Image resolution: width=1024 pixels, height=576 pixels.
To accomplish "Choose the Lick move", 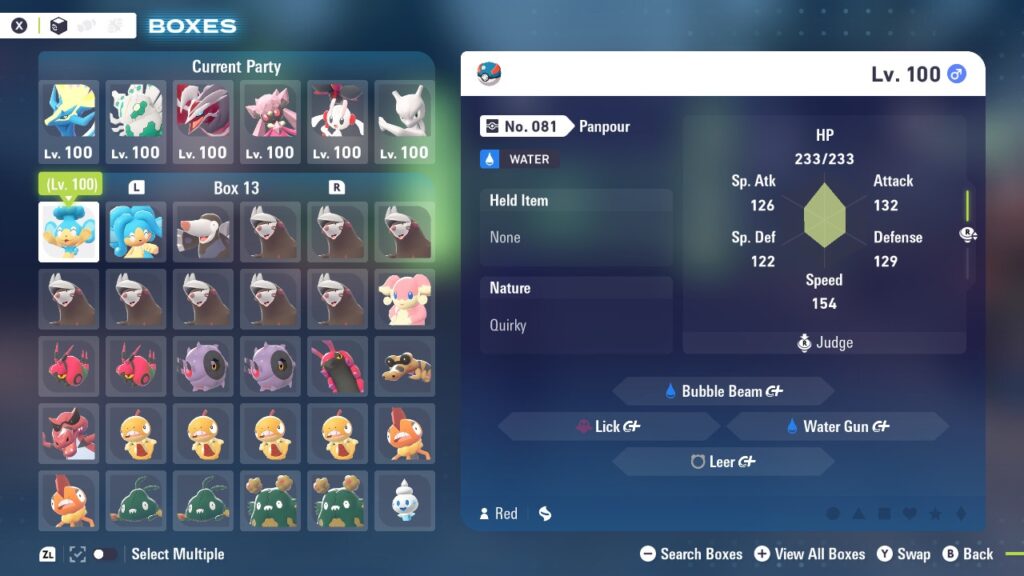I will click(x=608, y=426).
